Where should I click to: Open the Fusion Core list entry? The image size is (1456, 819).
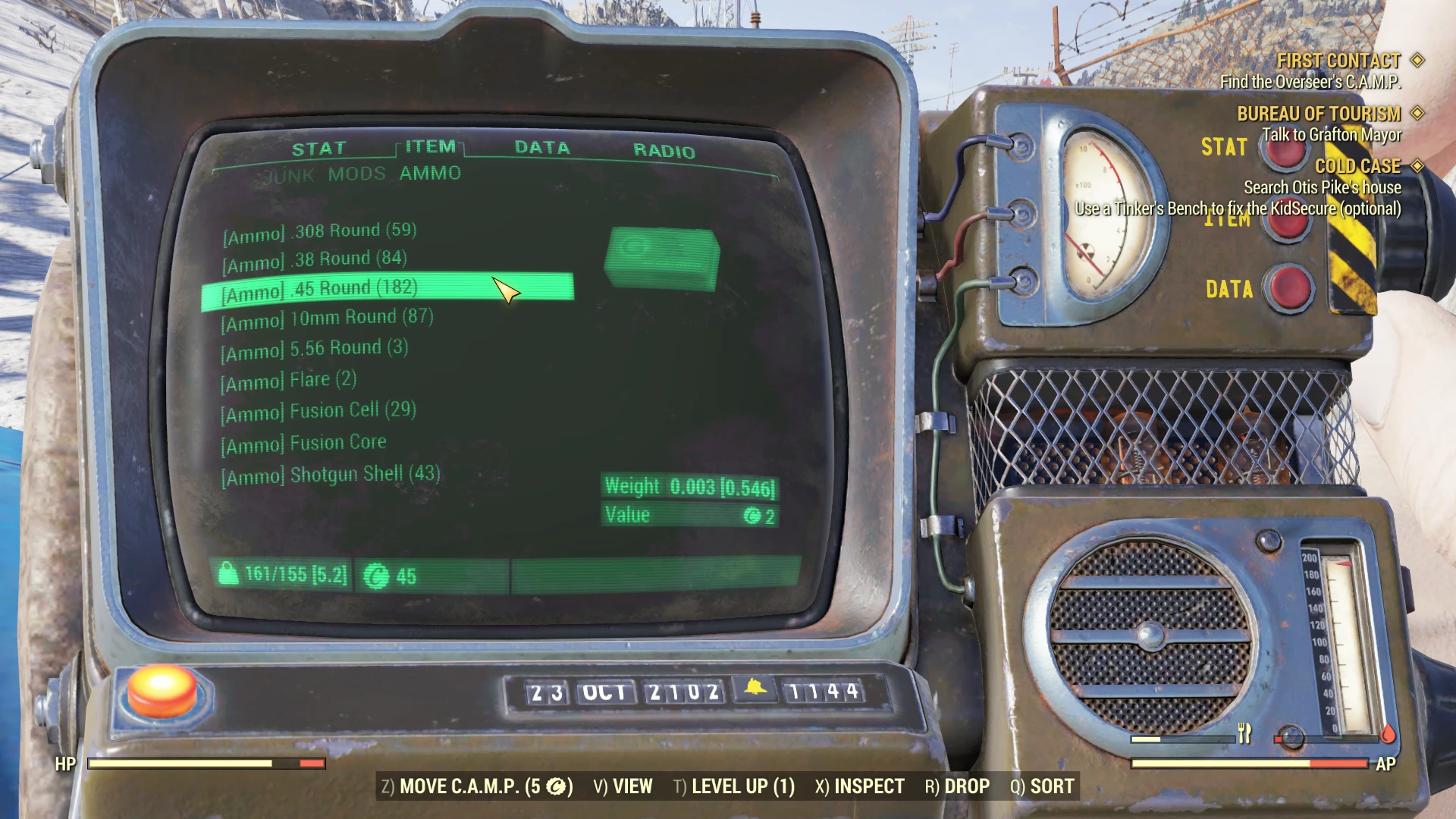click(x=303, y=441)
